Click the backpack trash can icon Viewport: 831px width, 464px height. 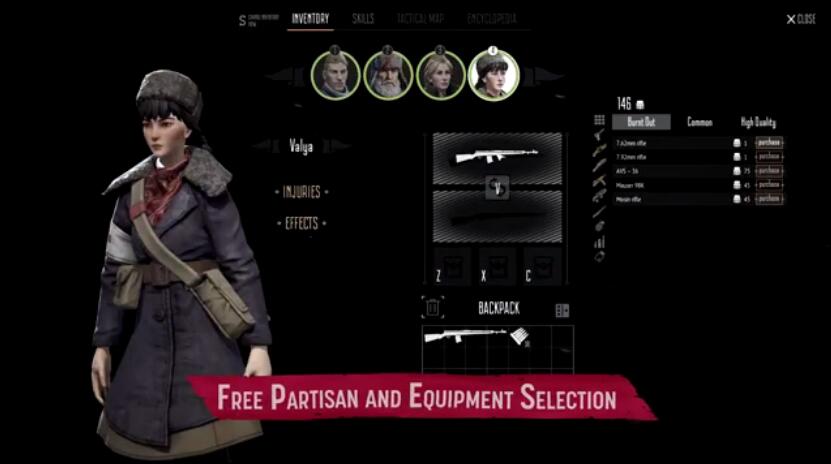coord(433,309)
